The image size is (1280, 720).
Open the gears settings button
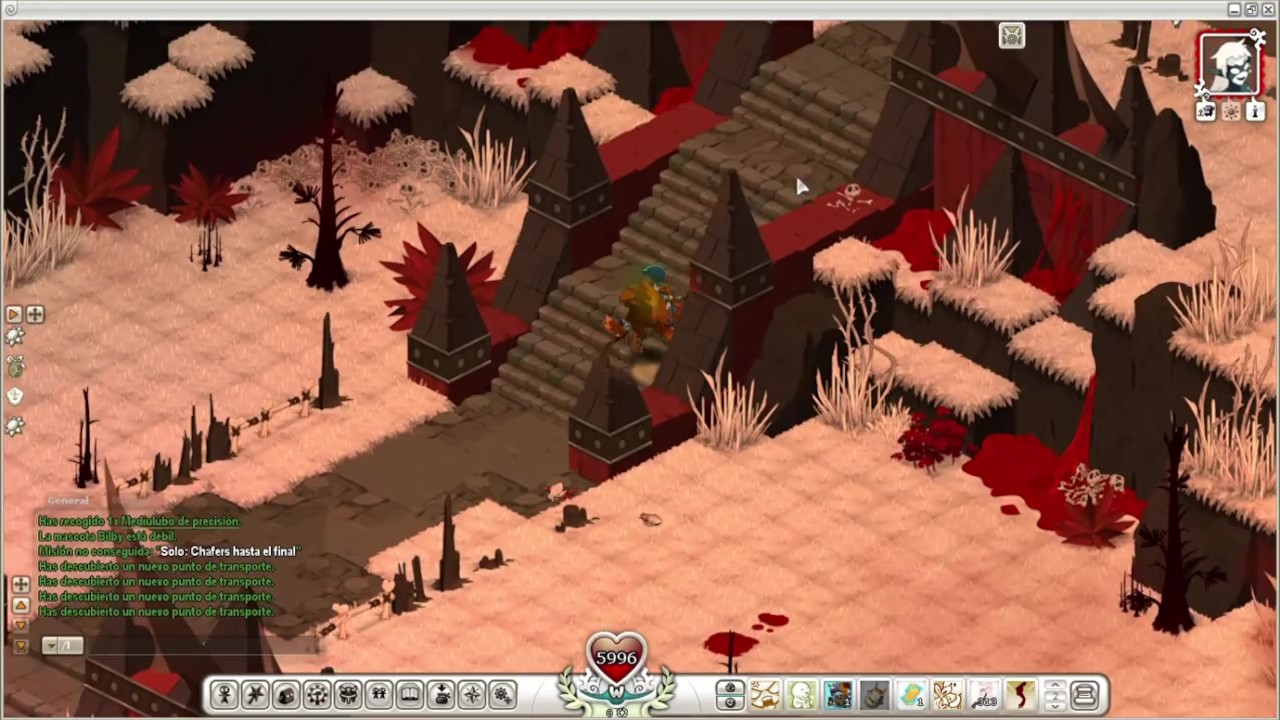click(503, 695)
